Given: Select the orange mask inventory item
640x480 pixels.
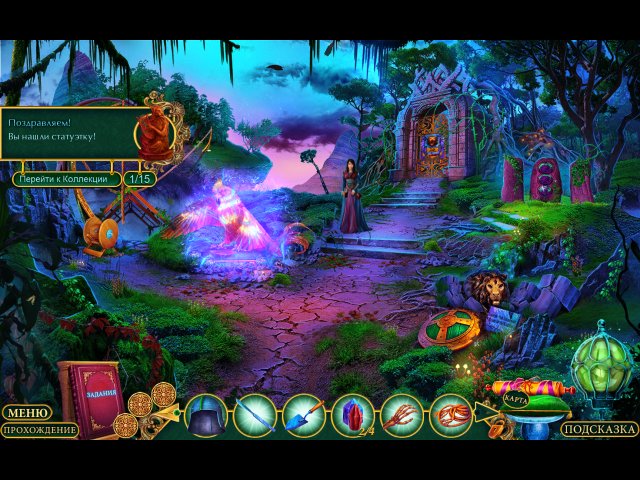Looking at the screenshot, I should point(450,415).
